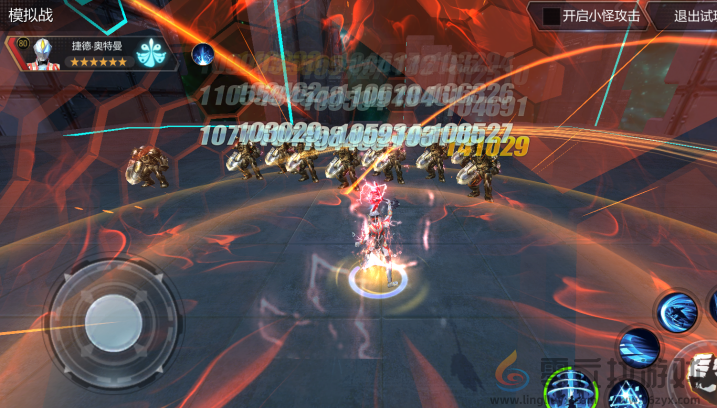Click the virtual joystick center knob
Screen dimensions: 717x408
112,318
